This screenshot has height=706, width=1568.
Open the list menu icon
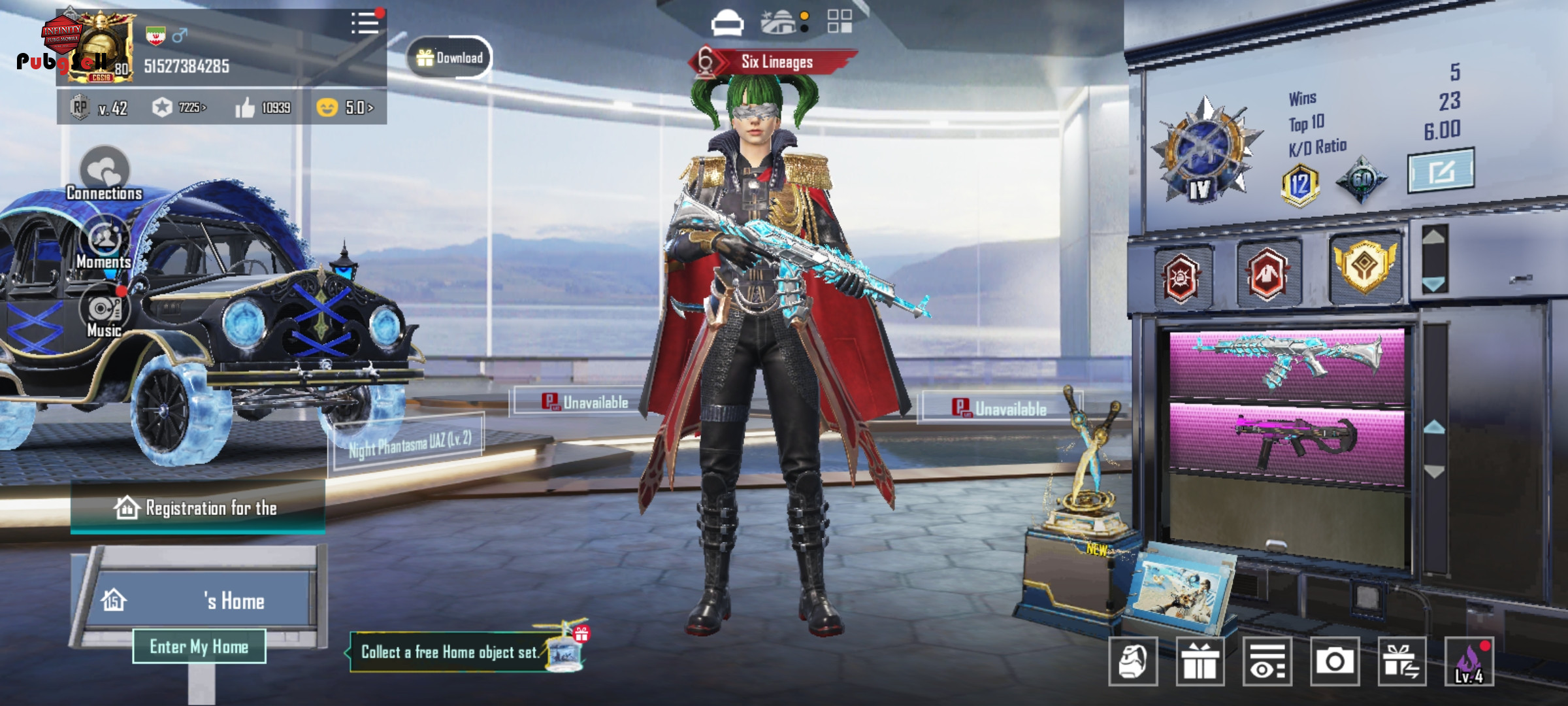[x=365, y=24]
